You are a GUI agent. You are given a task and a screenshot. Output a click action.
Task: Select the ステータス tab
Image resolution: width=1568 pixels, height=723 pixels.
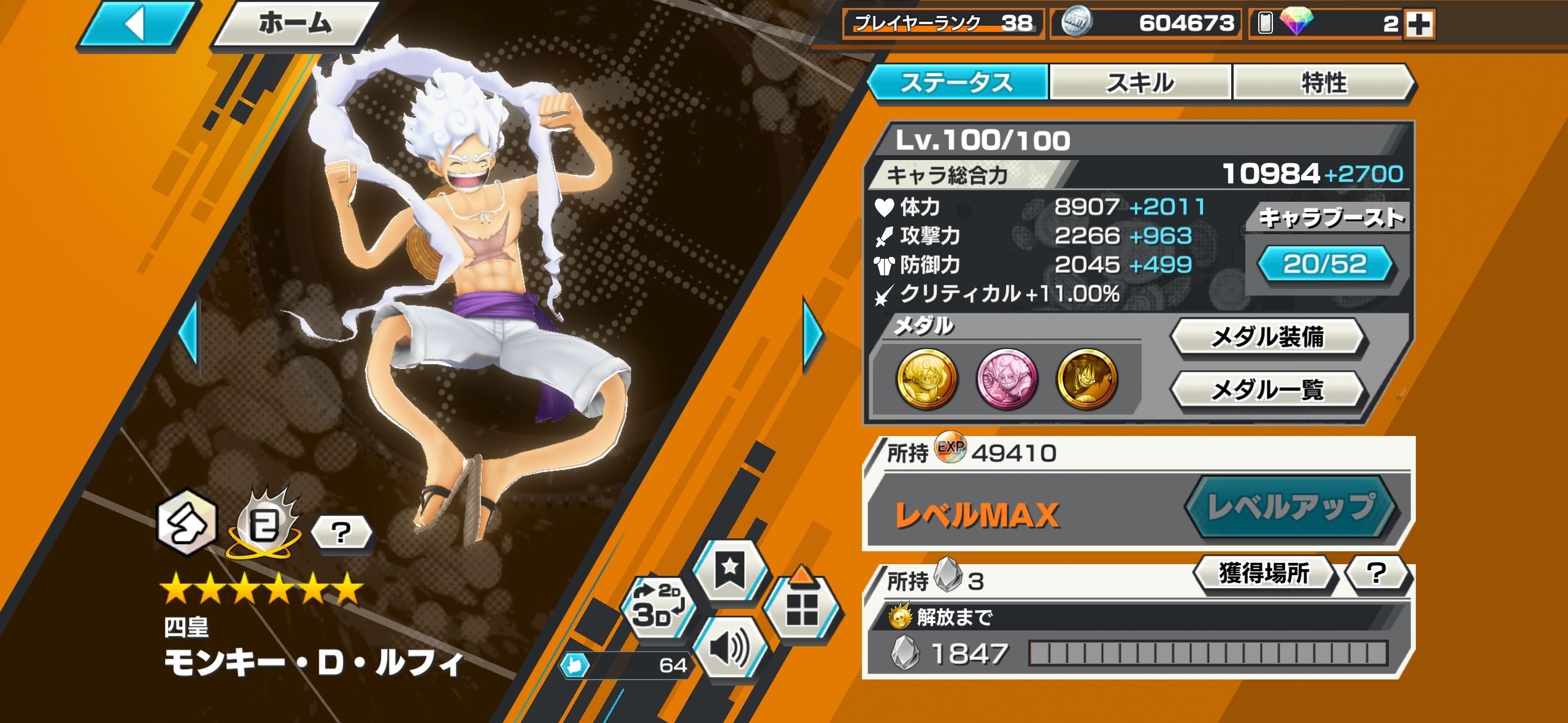pos(957,83)
